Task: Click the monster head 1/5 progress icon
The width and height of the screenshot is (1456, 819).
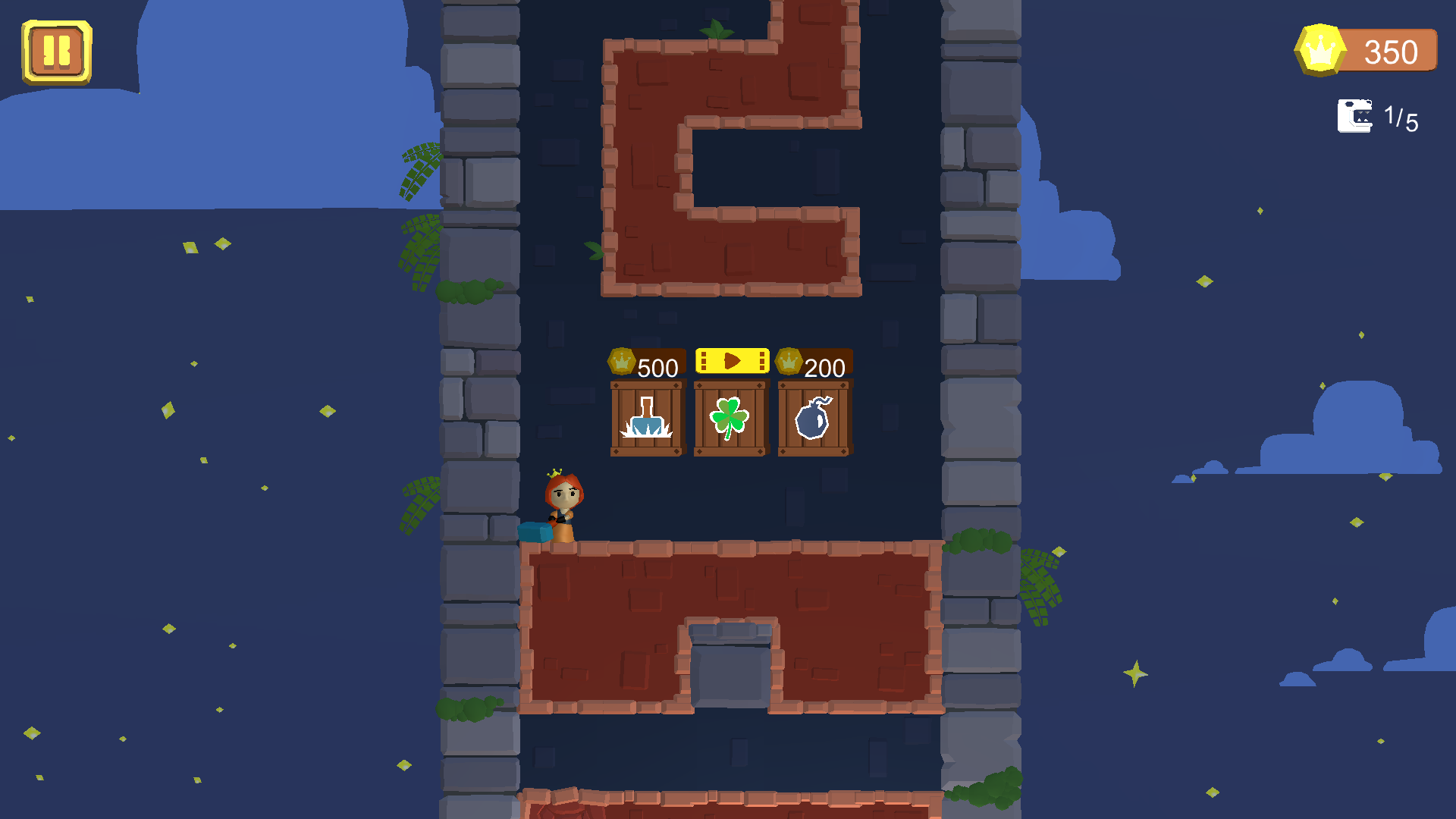Action: coord(1356,116)
